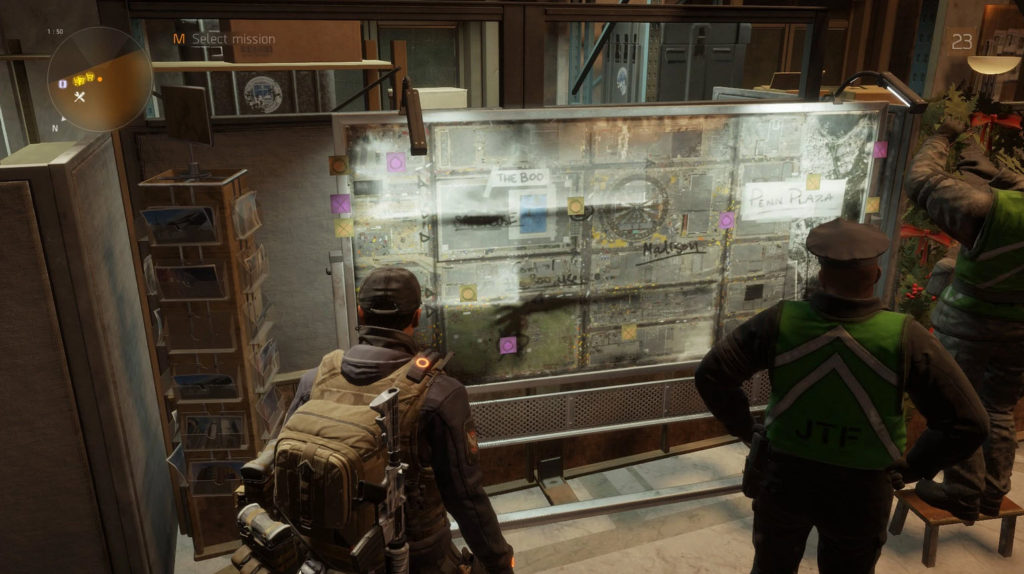Image resolution: width=1024 pixels, height=574 pixels.
Task: Open the circular minimap
Action: pyautogui.click(x=99, y=79)
